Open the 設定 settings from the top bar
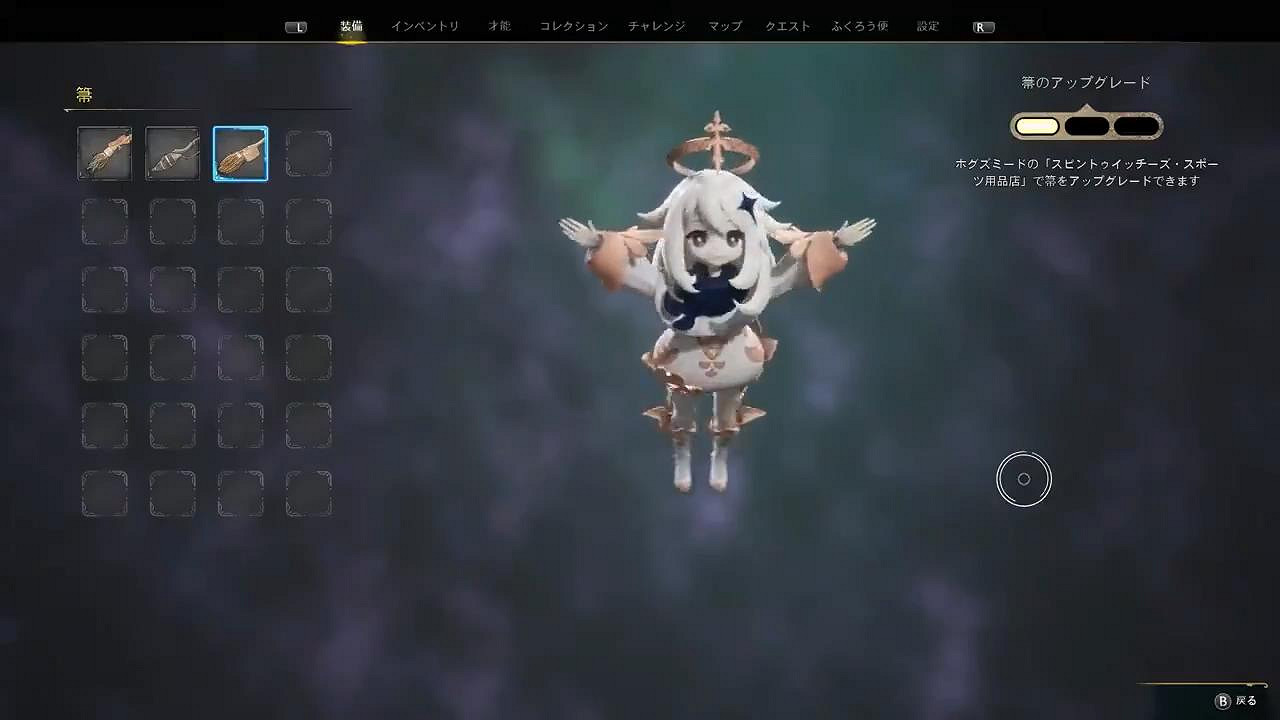The width and height of the screenshot is (1280, 720). pyautogui.click(x=925, y=27)
